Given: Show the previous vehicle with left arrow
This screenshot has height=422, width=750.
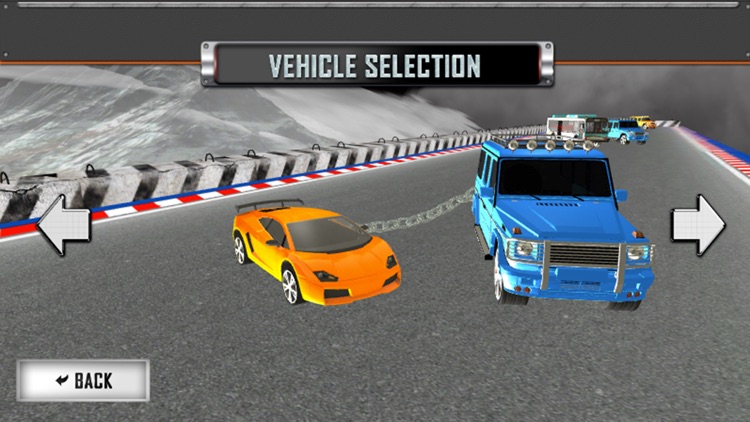Looking at the screenshot, I should click(x=64, y=226).
